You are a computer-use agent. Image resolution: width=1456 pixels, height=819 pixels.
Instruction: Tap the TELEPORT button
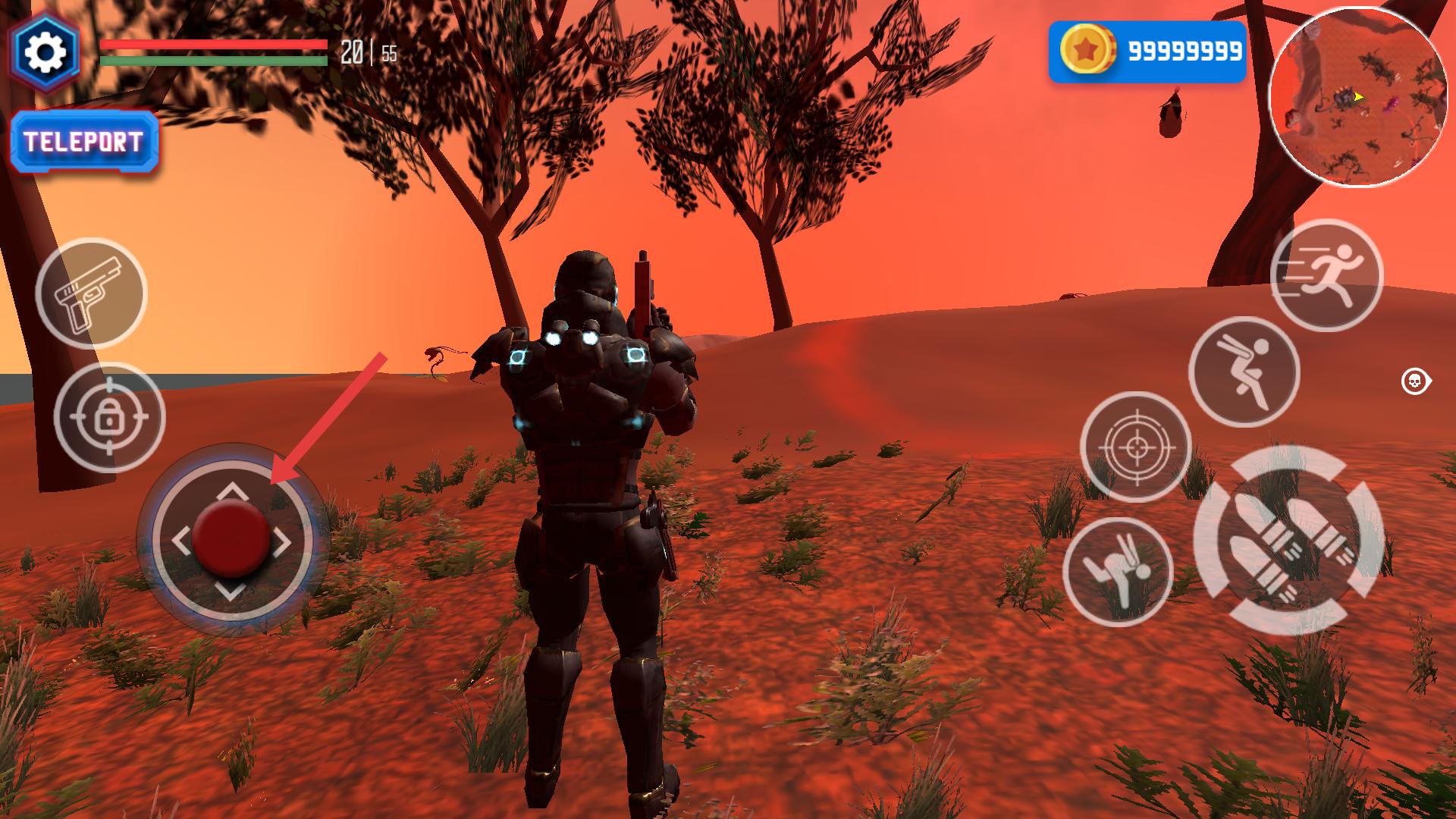pyautogui.click(x=84, y=143)
